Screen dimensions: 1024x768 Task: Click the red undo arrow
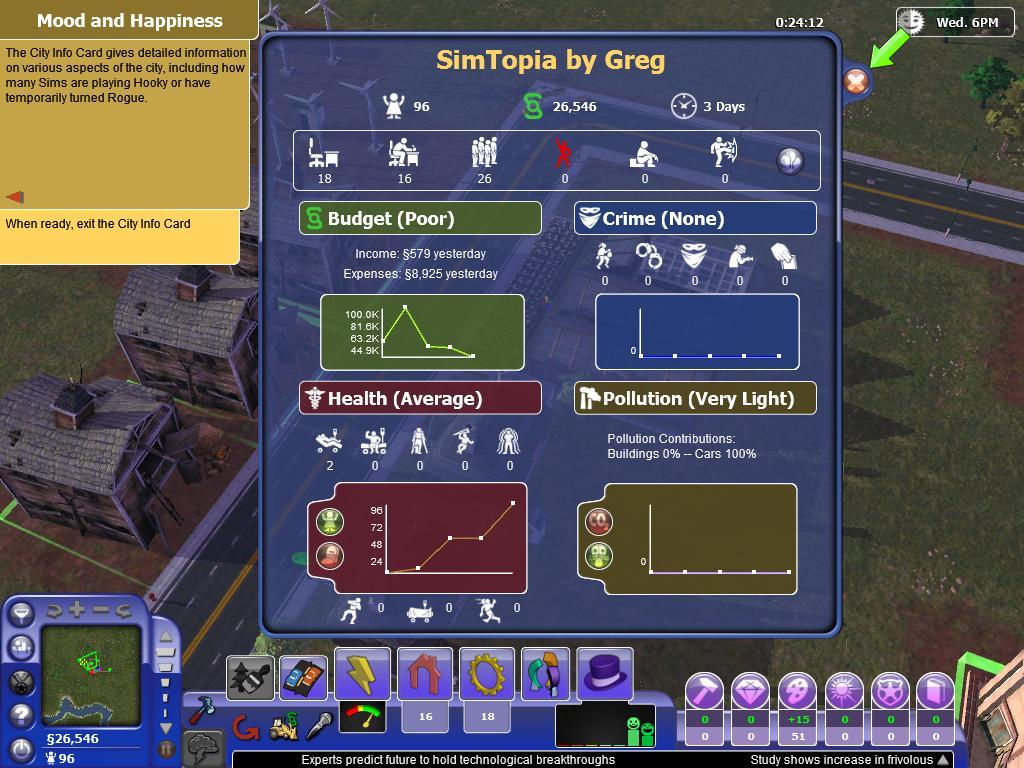click(x=245, y=727)
